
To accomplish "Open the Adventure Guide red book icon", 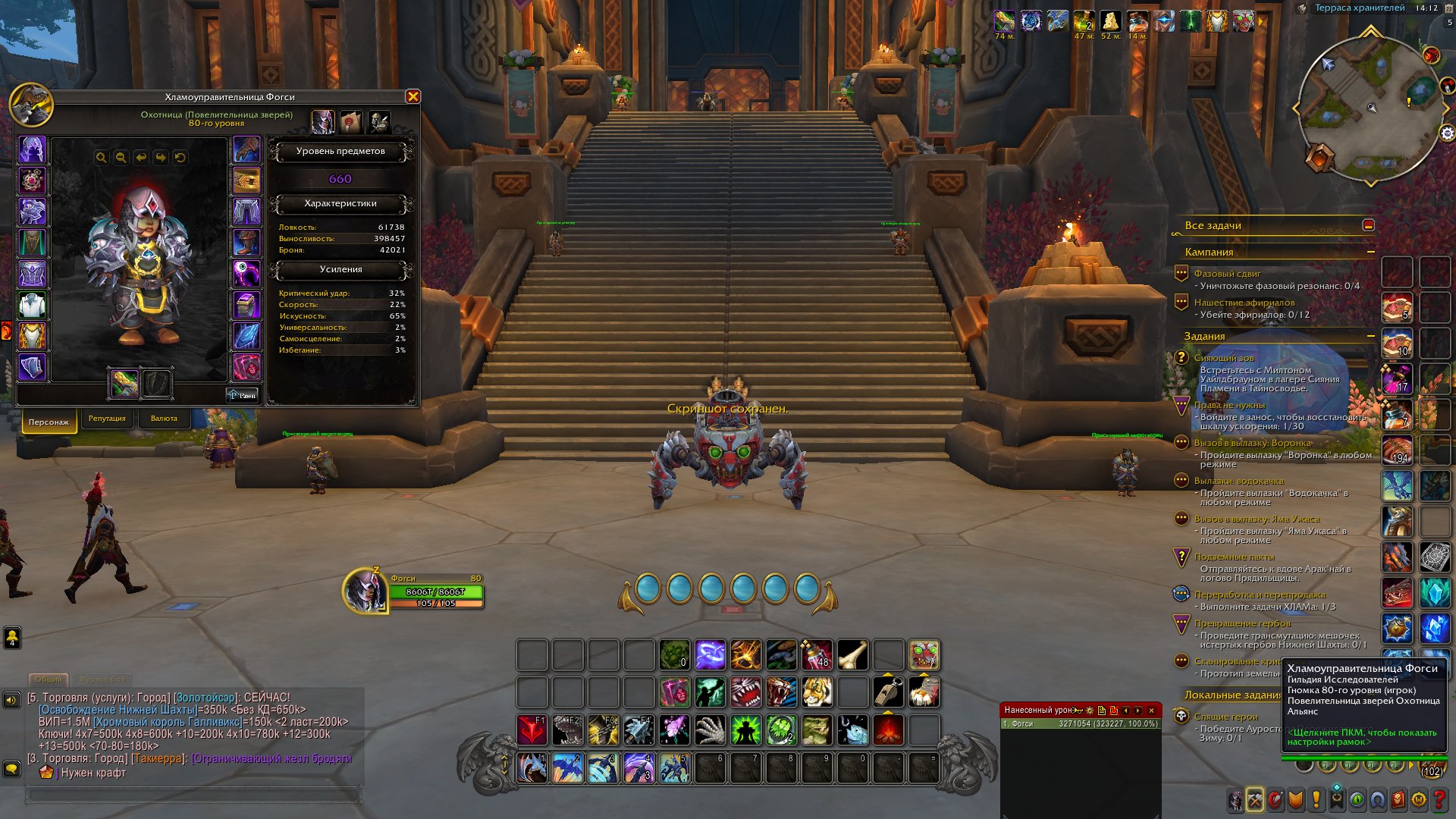I will [x=1398, y=801].
